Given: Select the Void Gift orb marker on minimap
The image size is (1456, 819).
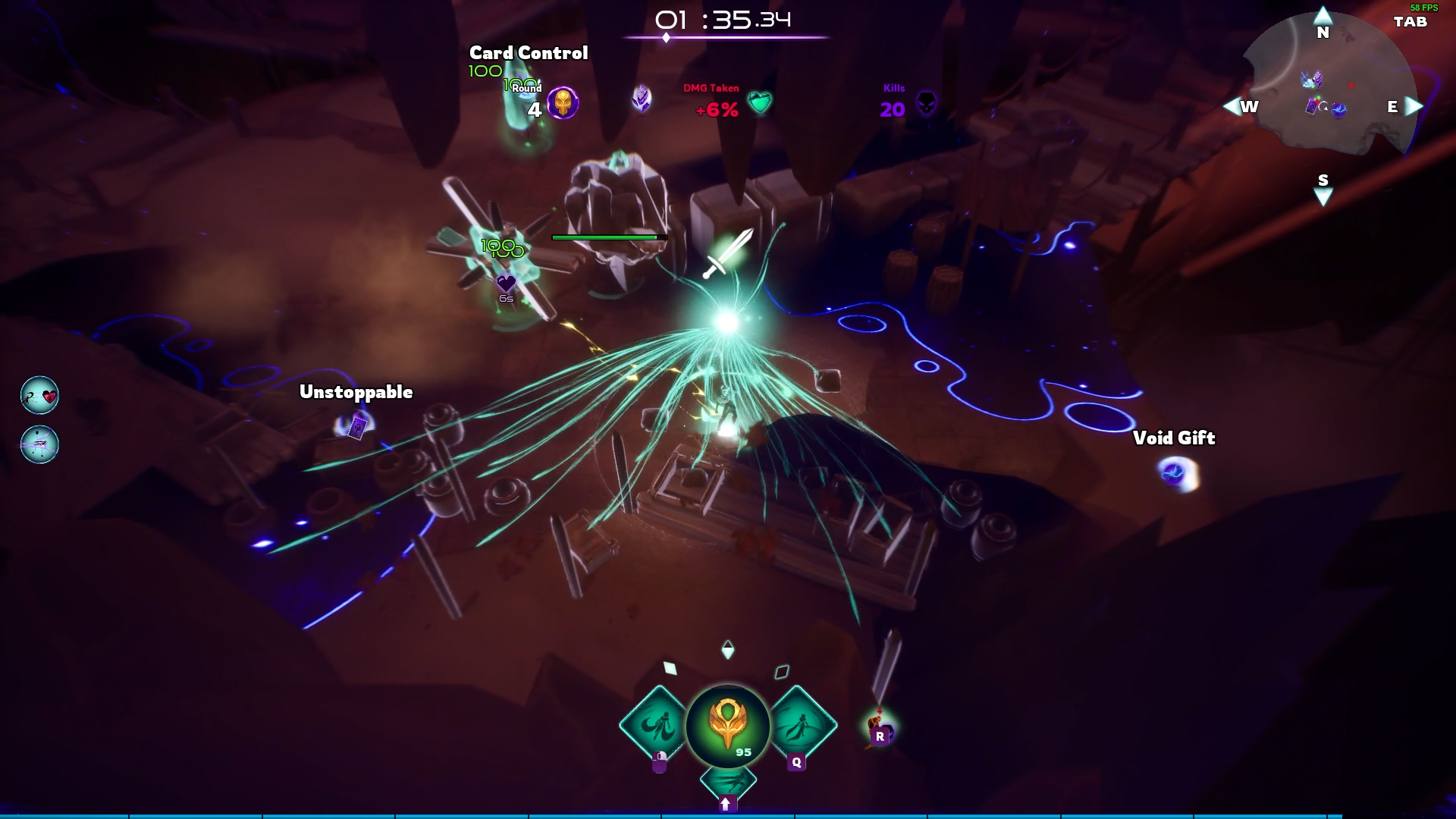Looking at the screenshot, I should tap(1339, 110).
